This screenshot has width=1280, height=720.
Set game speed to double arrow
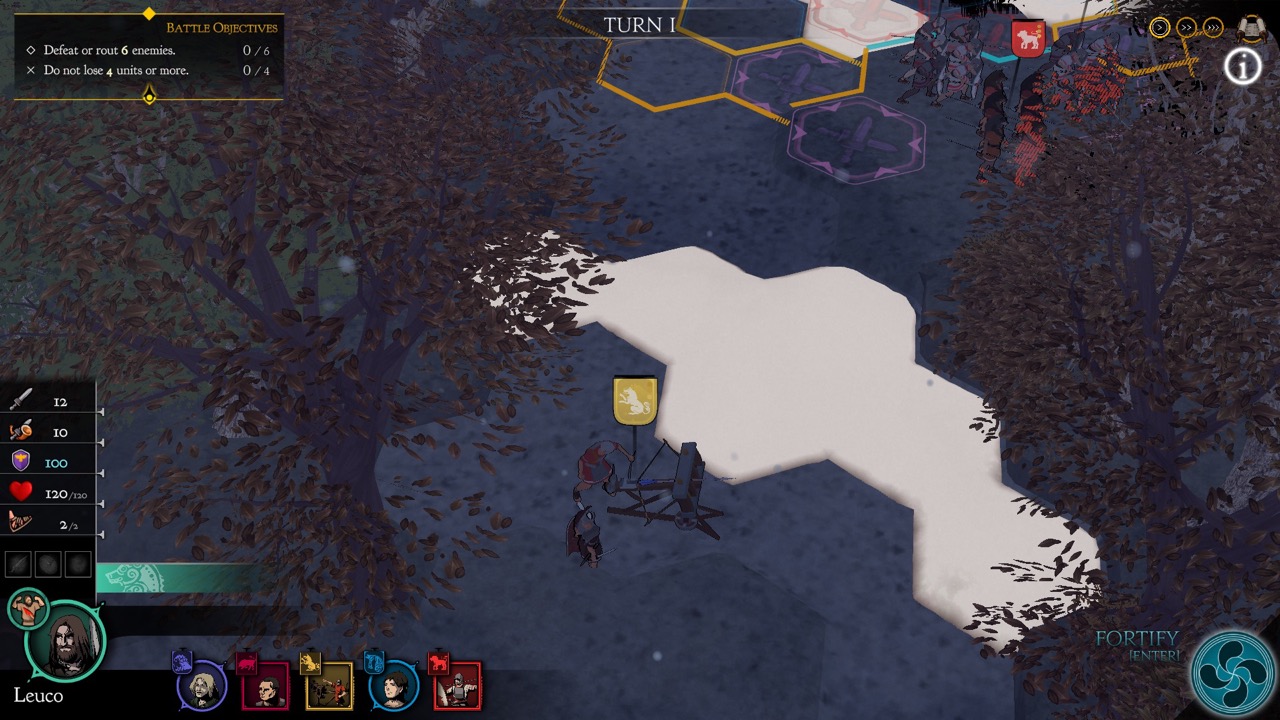coord(1186,28)
